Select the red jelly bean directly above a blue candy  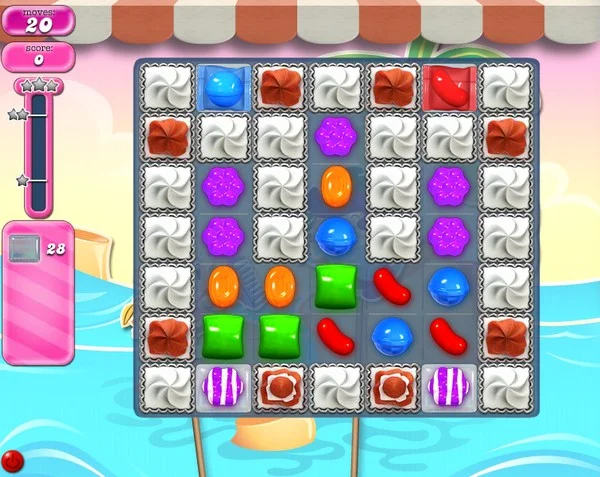[x=391, y=286]
